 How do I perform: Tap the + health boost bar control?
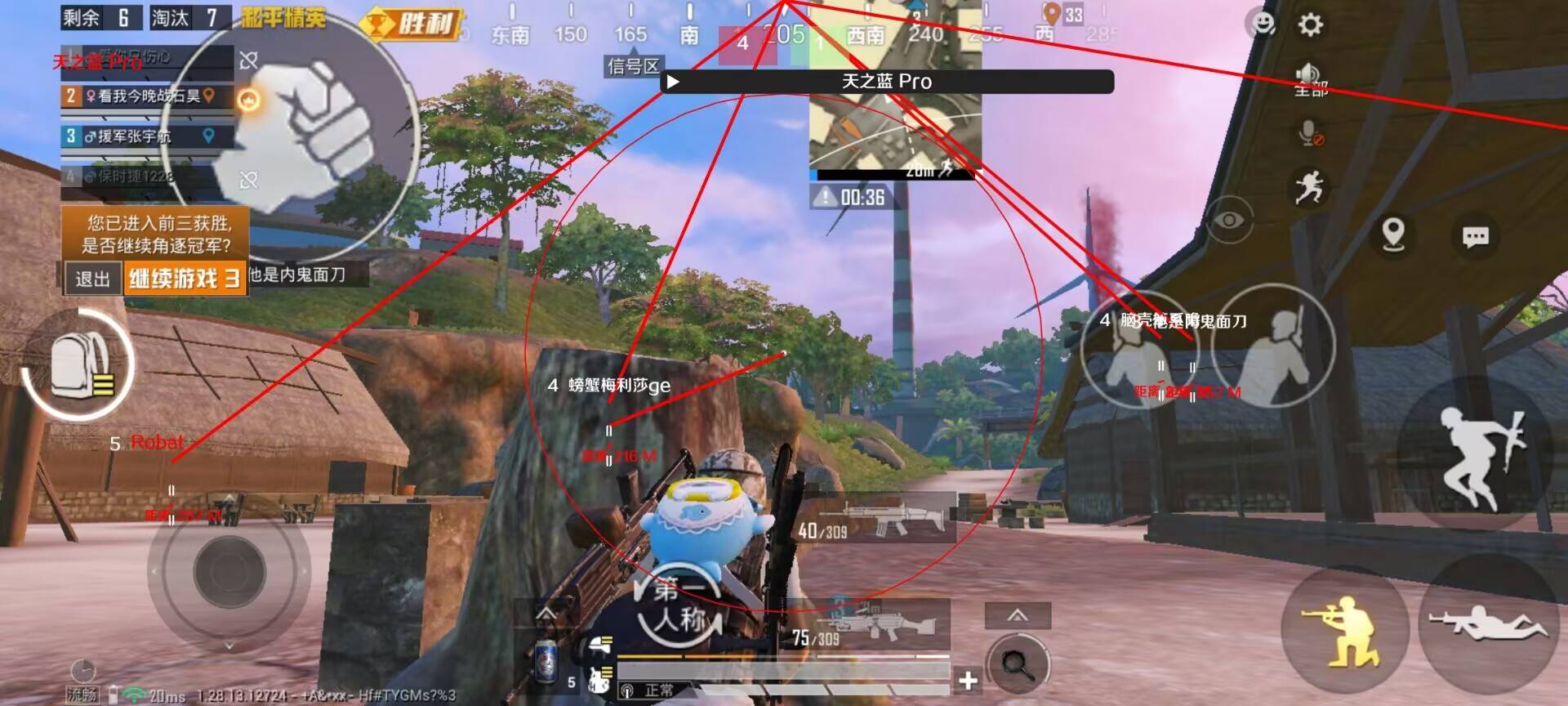969,678
